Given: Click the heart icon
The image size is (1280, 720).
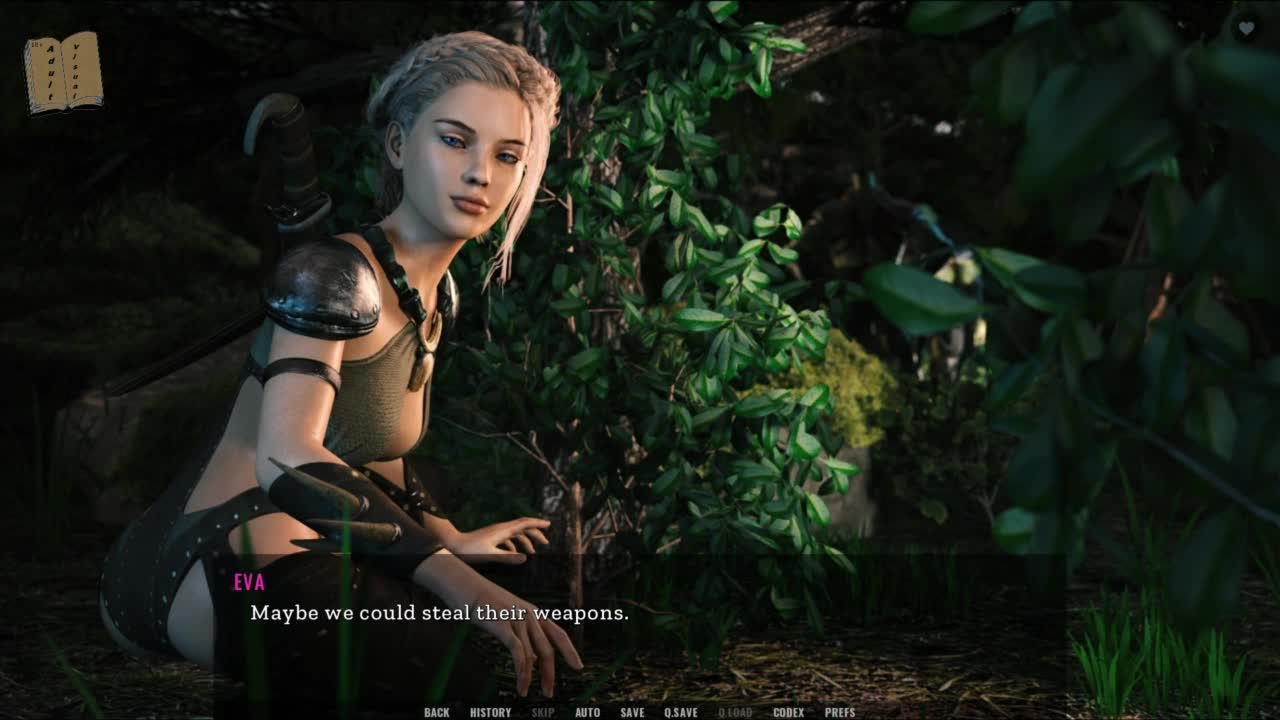Looking at the screenshot, I should click(1246, 29).
